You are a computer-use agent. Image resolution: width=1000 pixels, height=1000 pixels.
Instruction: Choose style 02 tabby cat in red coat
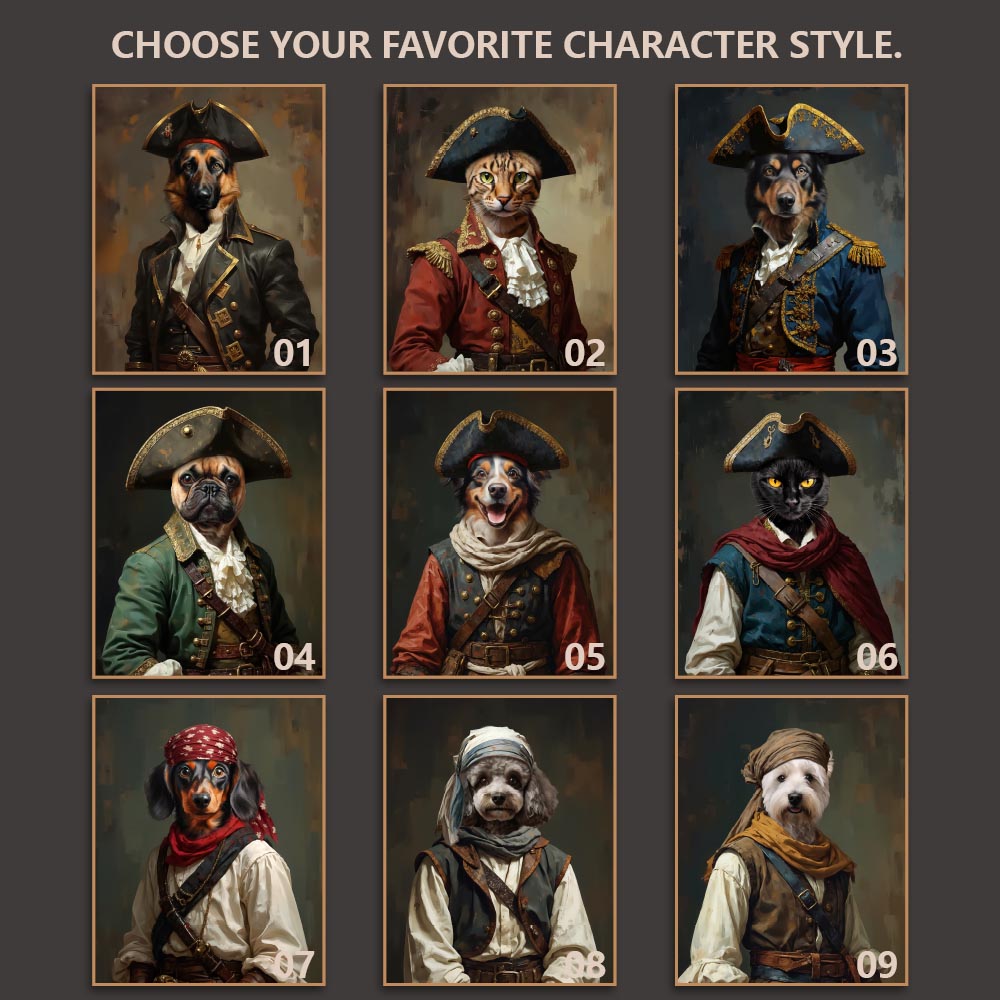[x=500, y=229]
